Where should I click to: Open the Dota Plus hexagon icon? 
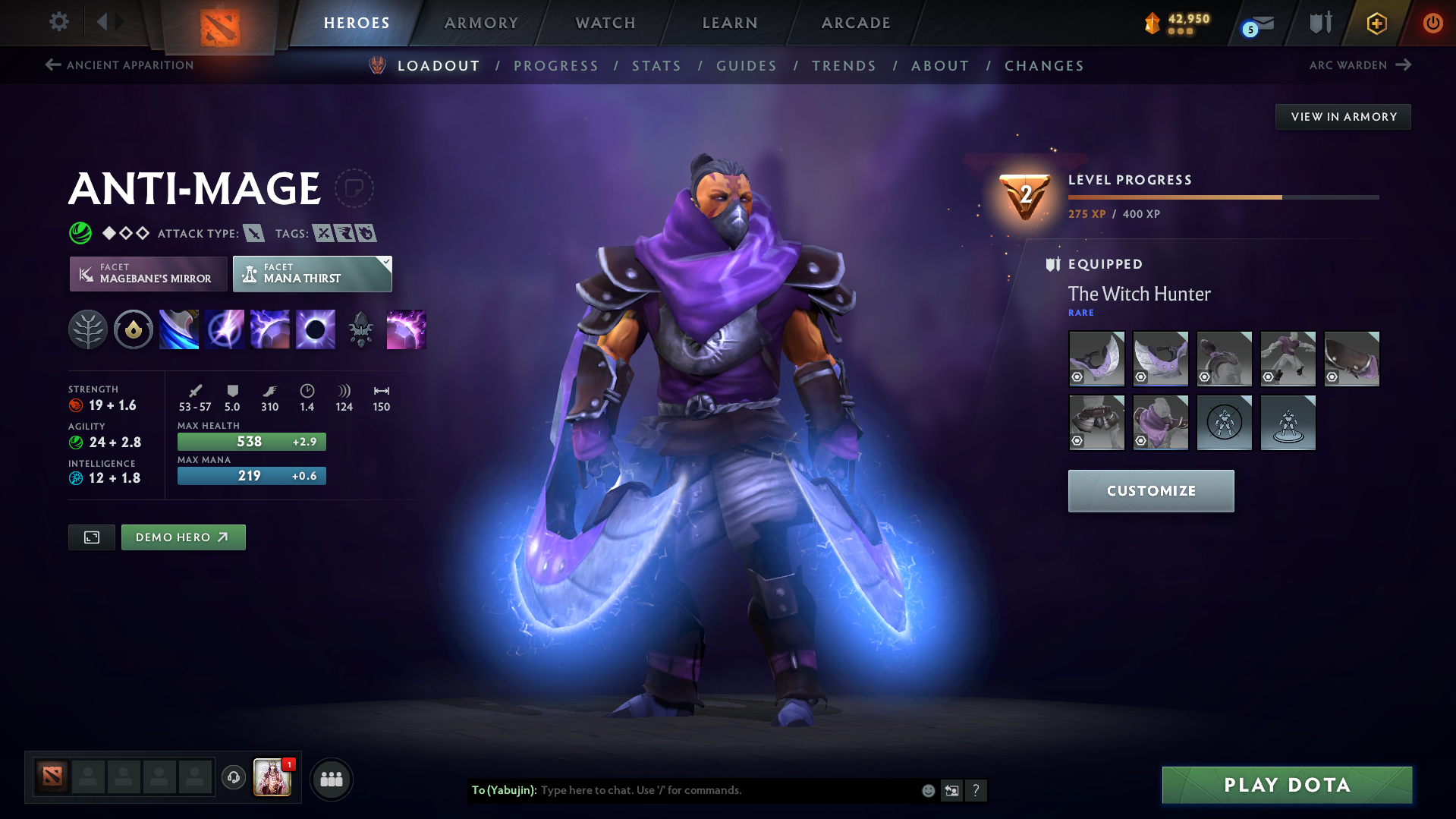pyautogui.click(x=1376, y=23)
